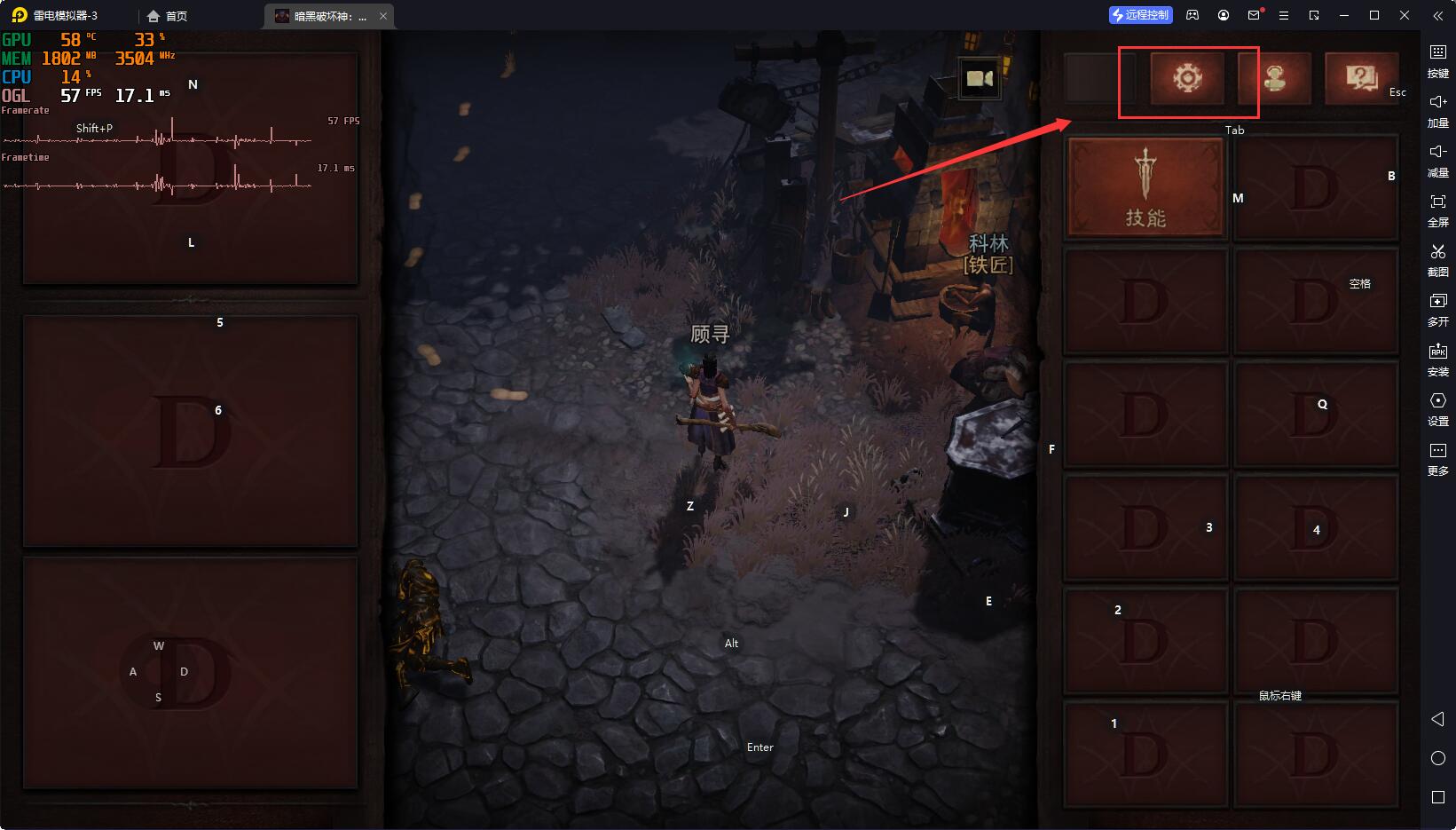
Task: Open the 按键 keymapping tool
Action: [1437, 59]
